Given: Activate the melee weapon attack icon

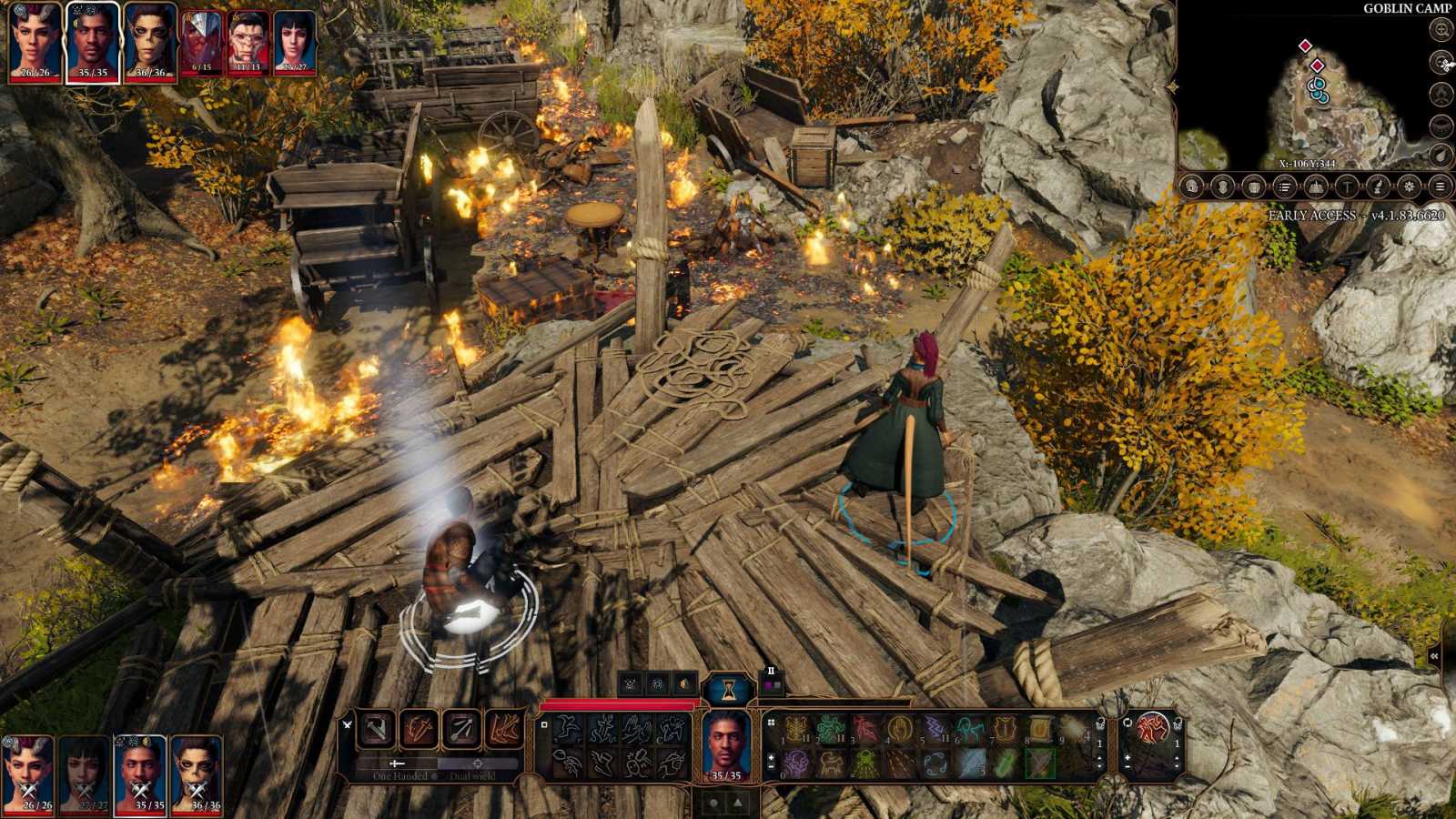Looking at the screenshot, I should click(377, 729).
